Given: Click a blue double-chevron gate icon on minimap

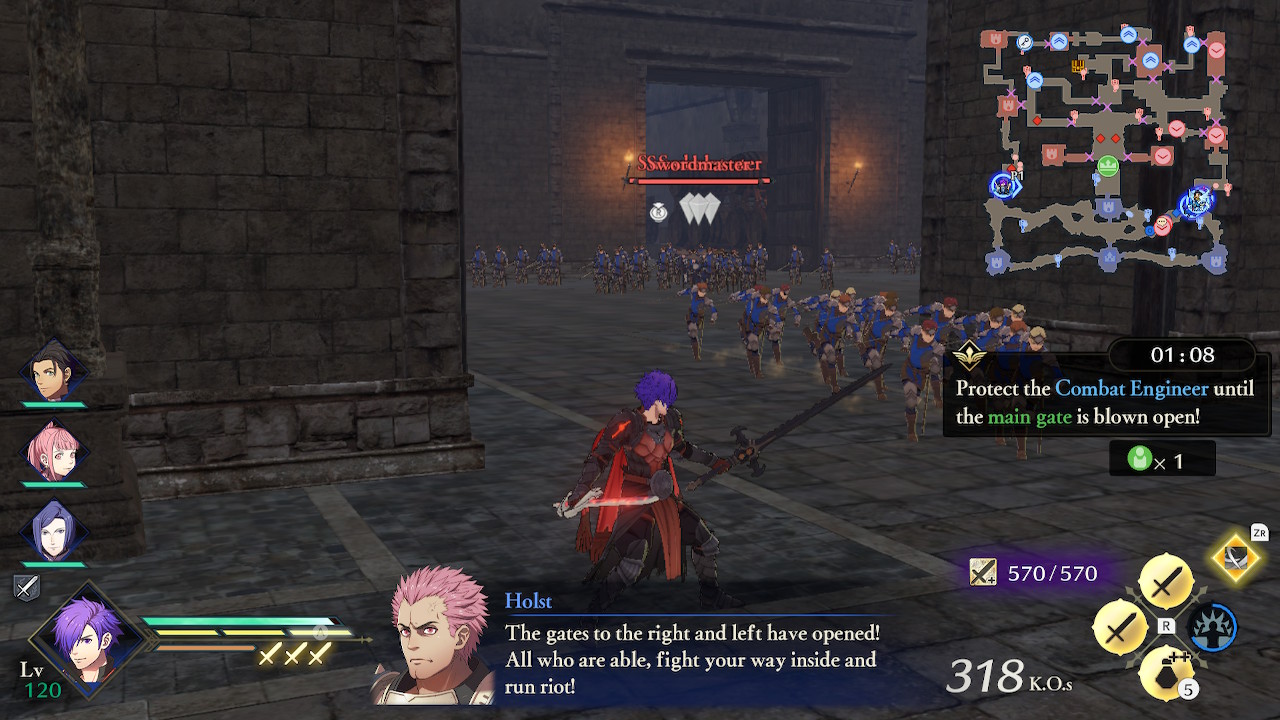Looking at the screenshot, I should (1059, 42).
